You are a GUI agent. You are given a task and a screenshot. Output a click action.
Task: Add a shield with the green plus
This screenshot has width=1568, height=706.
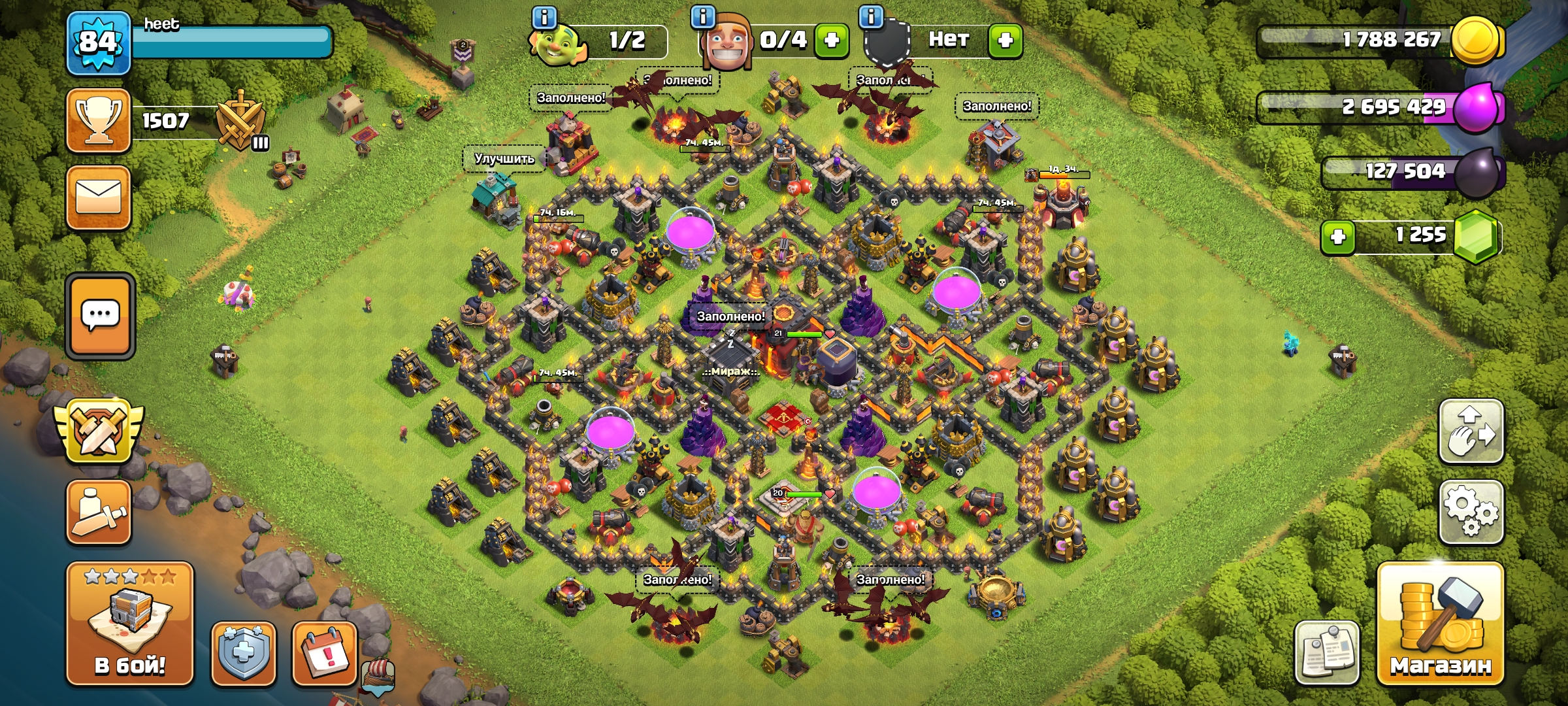click(1005, 41)
